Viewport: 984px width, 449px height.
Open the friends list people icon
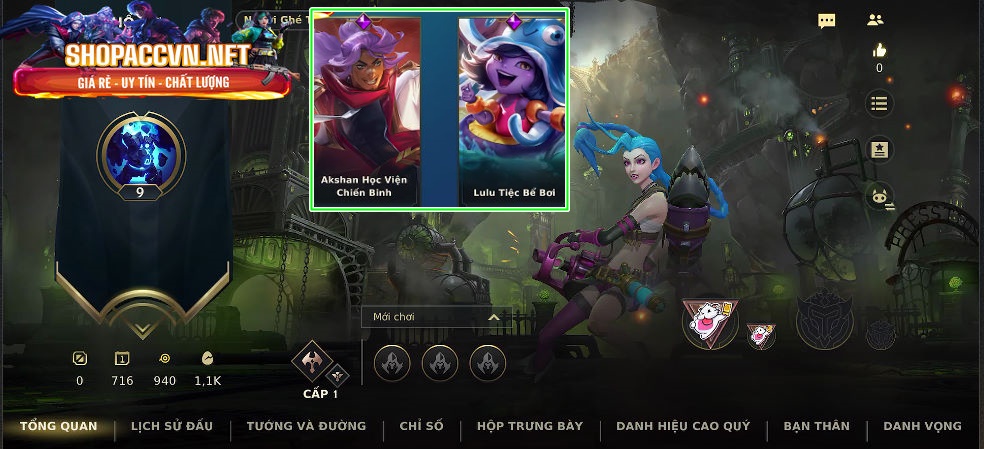(x=875, y=20)
